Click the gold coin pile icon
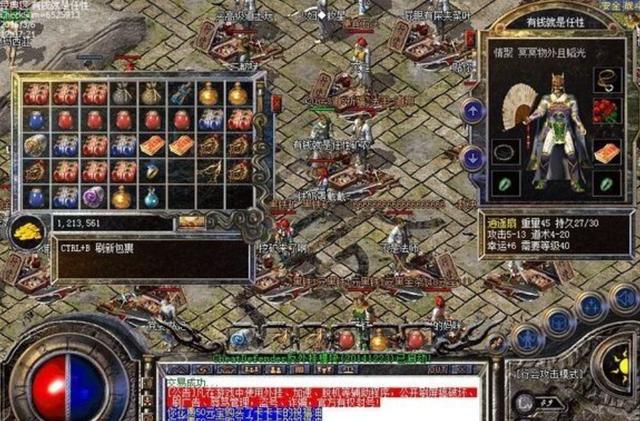Image resolution: width=640 pixels, height=421 pixels. [28, 229]
